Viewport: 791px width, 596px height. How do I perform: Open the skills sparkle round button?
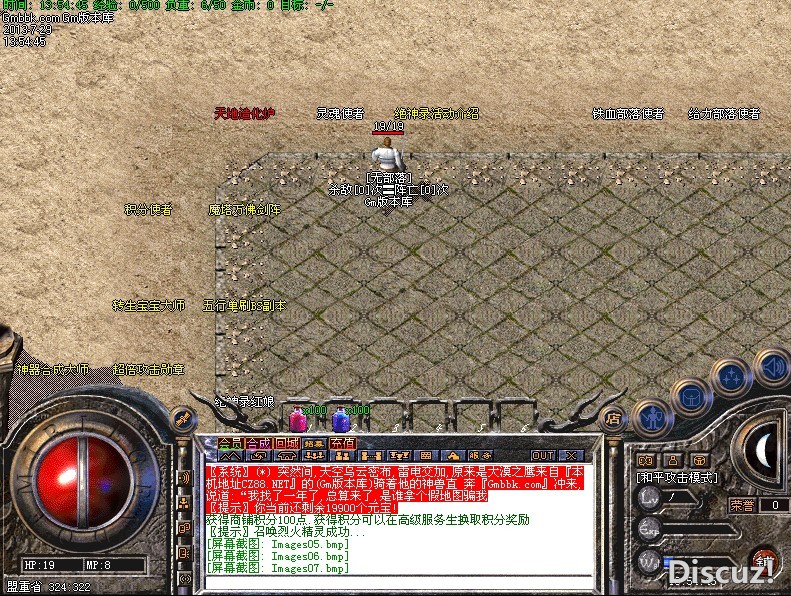point(731,377)
